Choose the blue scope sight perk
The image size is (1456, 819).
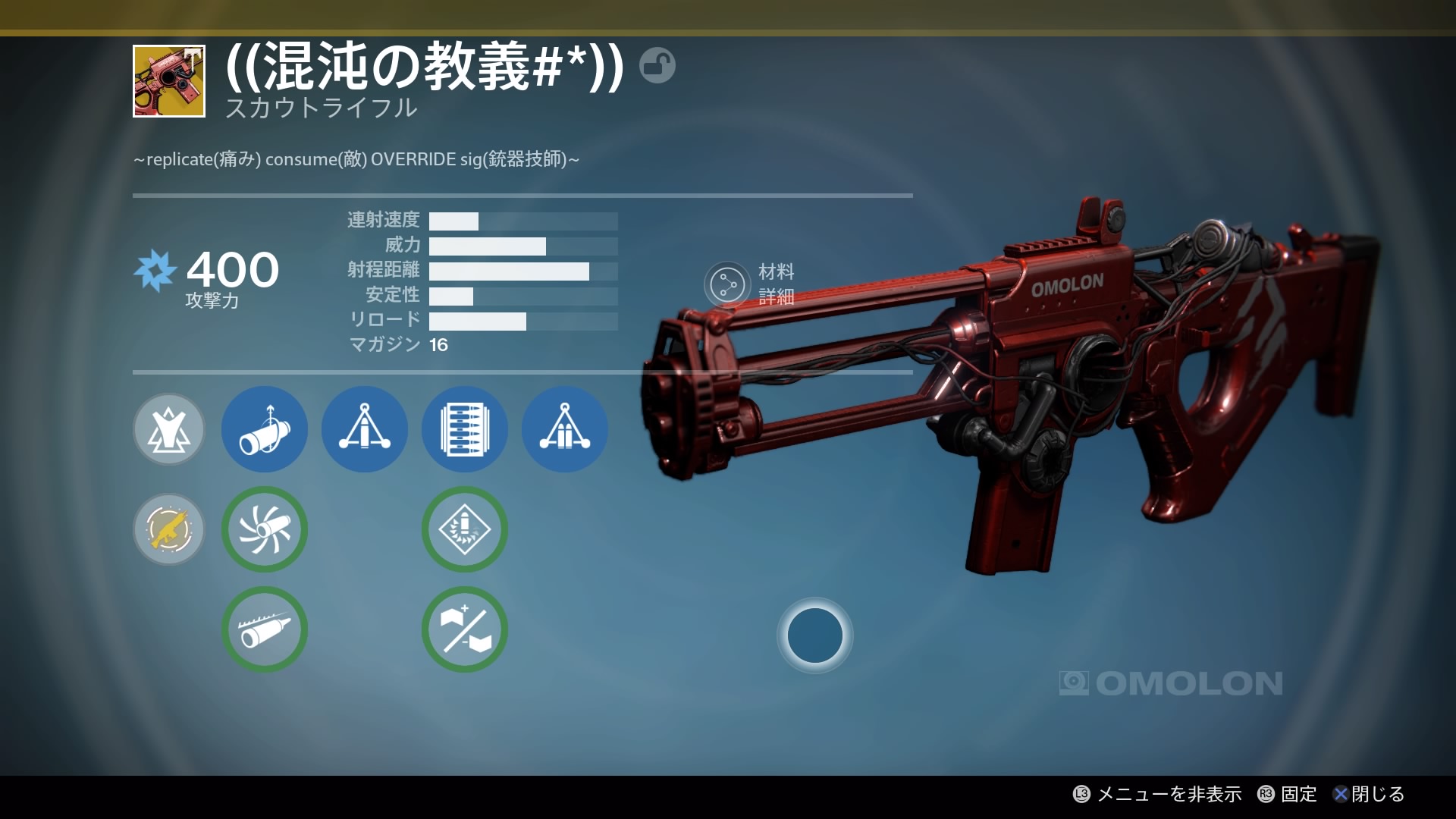point(265,429)
